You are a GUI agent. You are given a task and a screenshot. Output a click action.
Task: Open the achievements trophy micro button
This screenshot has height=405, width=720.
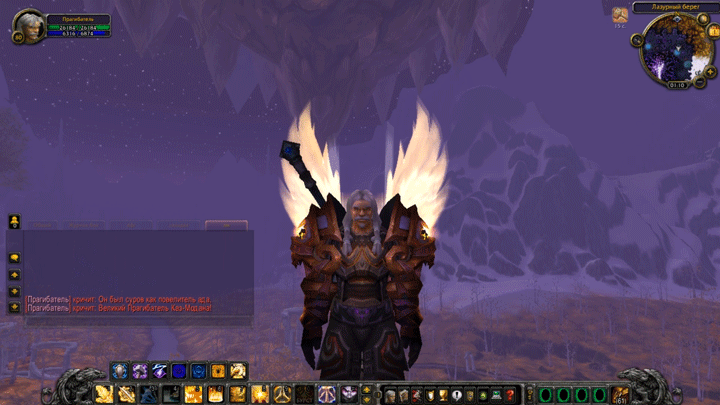[x=443, y=395]
